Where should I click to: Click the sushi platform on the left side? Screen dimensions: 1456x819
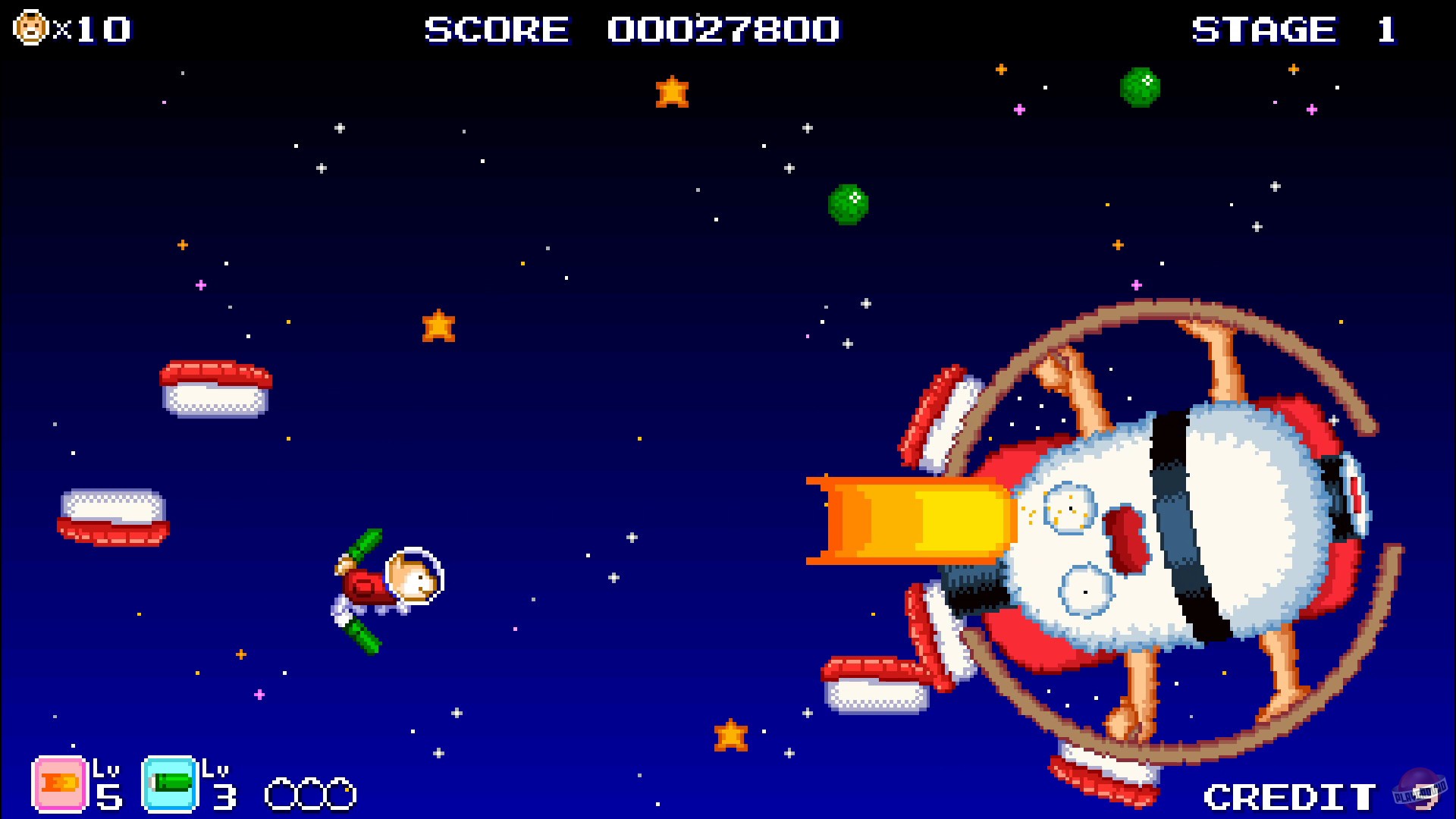[x=216, y=387]
